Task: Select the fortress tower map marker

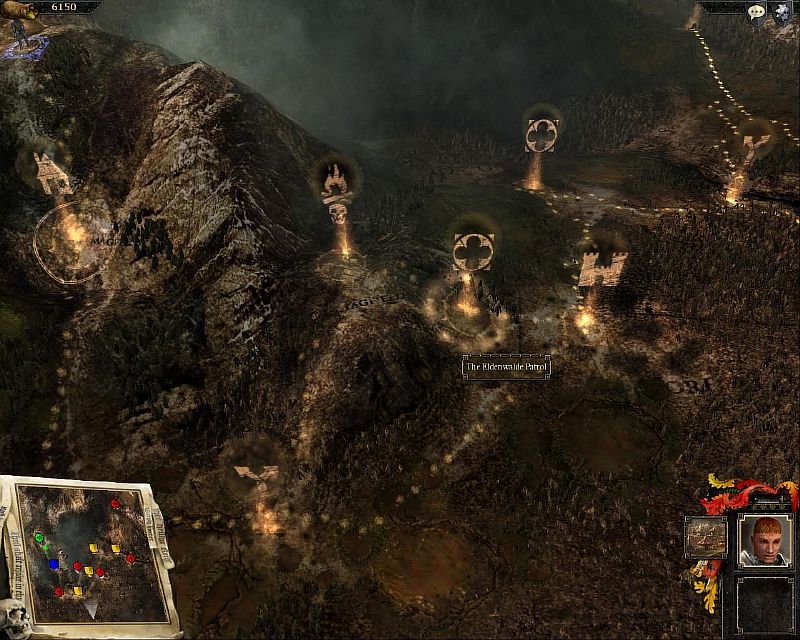Action: click(602, 268)
